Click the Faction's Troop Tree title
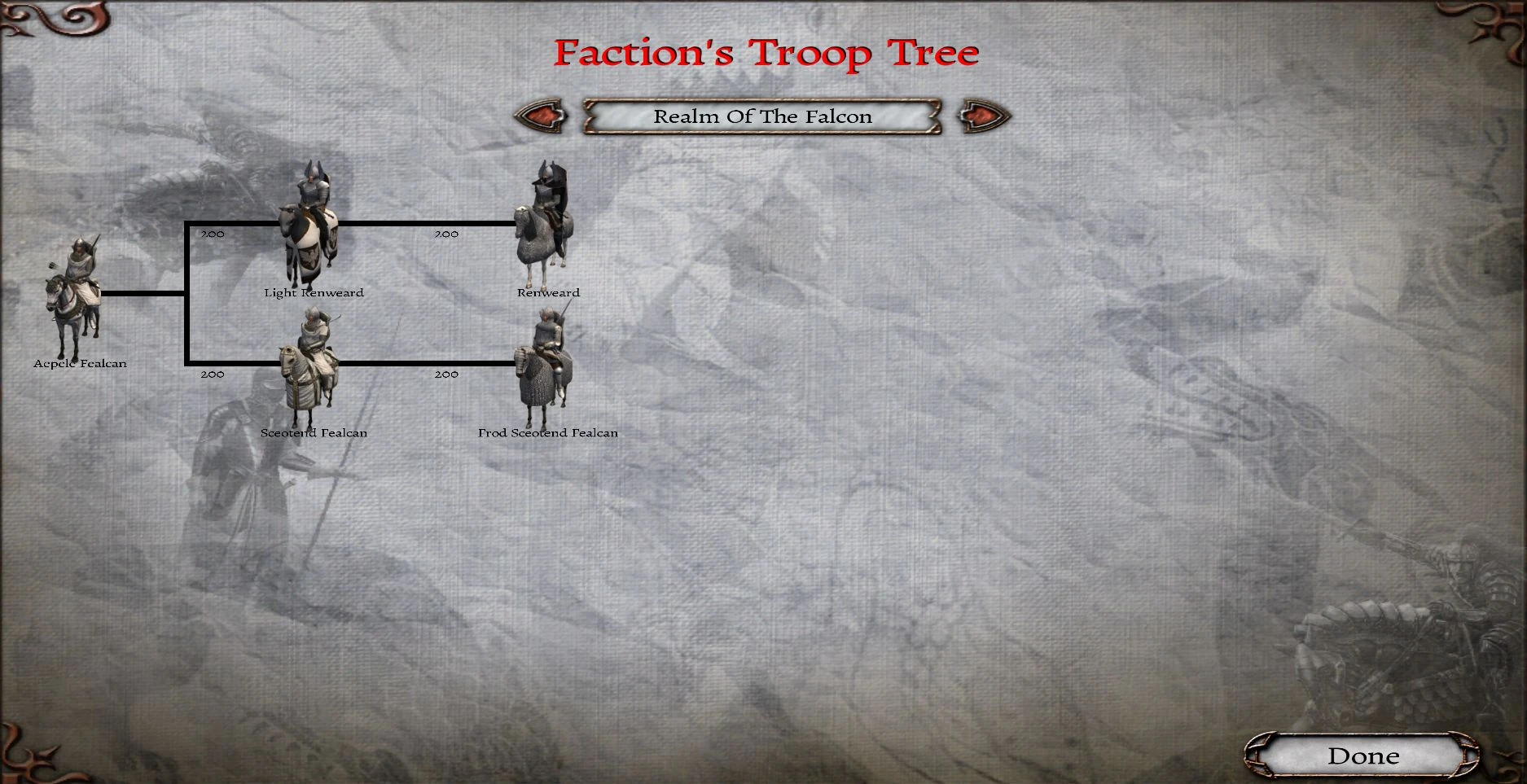The height and width of the screenshot is (784, 1527). [765, 53]
